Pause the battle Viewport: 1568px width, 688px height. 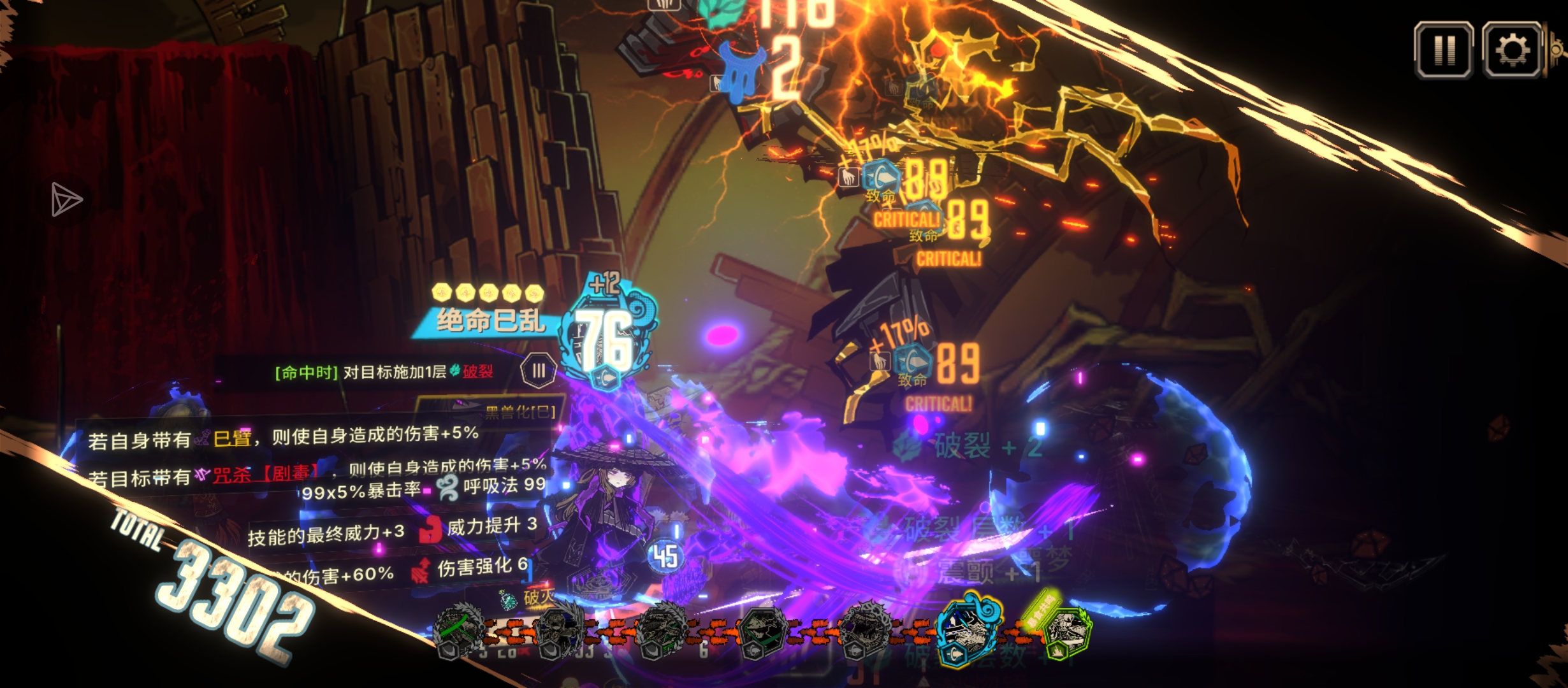point(1443,50)
